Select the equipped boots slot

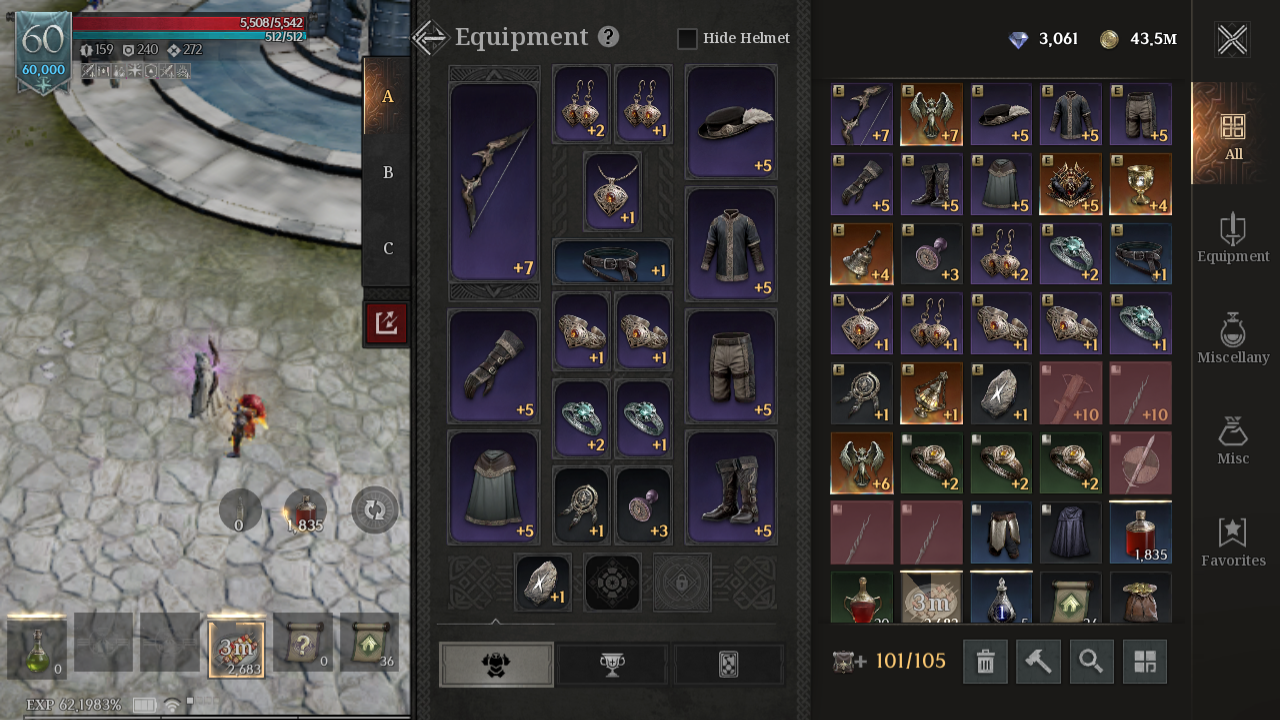pyautogui.click(x=731, y=488)
